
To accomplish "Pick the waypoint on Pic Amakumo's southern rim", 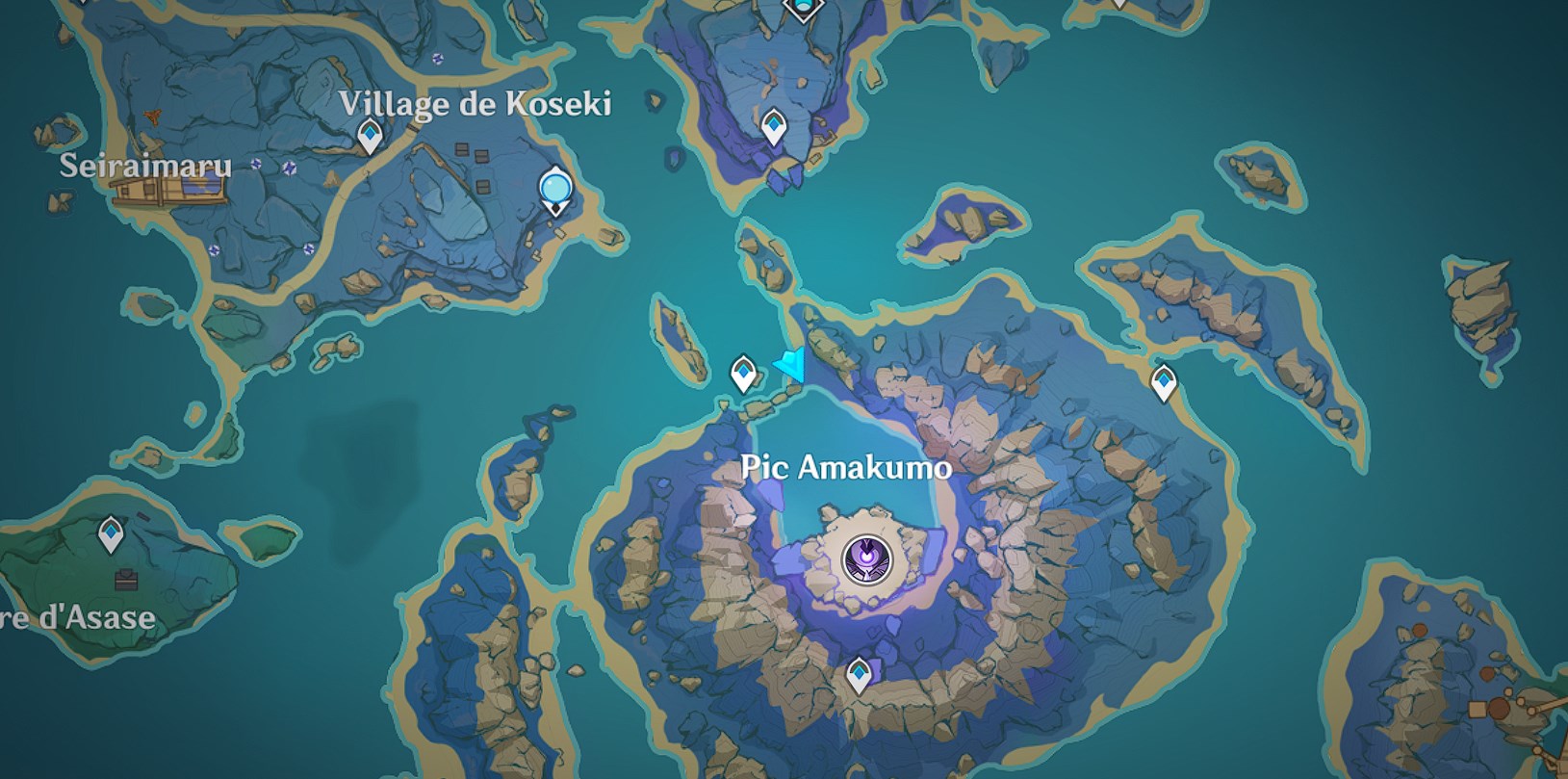I will coord(858,675).
